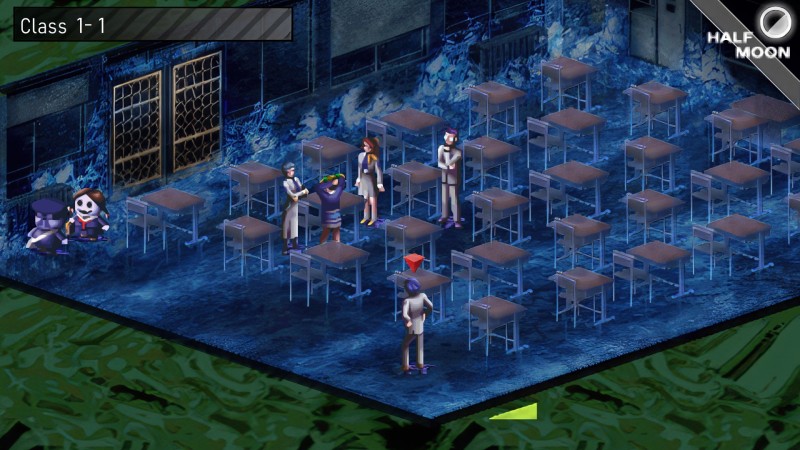Click the Half Moon phase icon
This screenshot has height=450, width=800.
click(773, 19)
